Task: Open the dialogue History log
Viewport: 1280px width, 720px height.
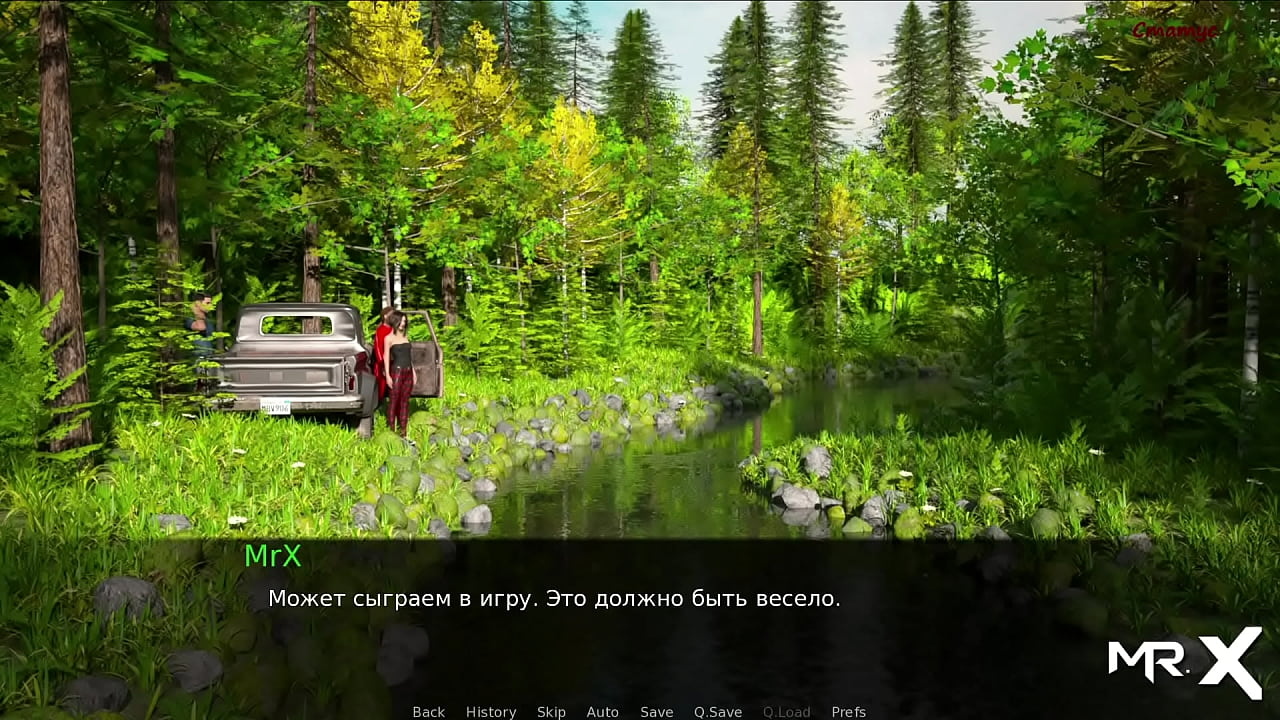Action: coord(491,712)
